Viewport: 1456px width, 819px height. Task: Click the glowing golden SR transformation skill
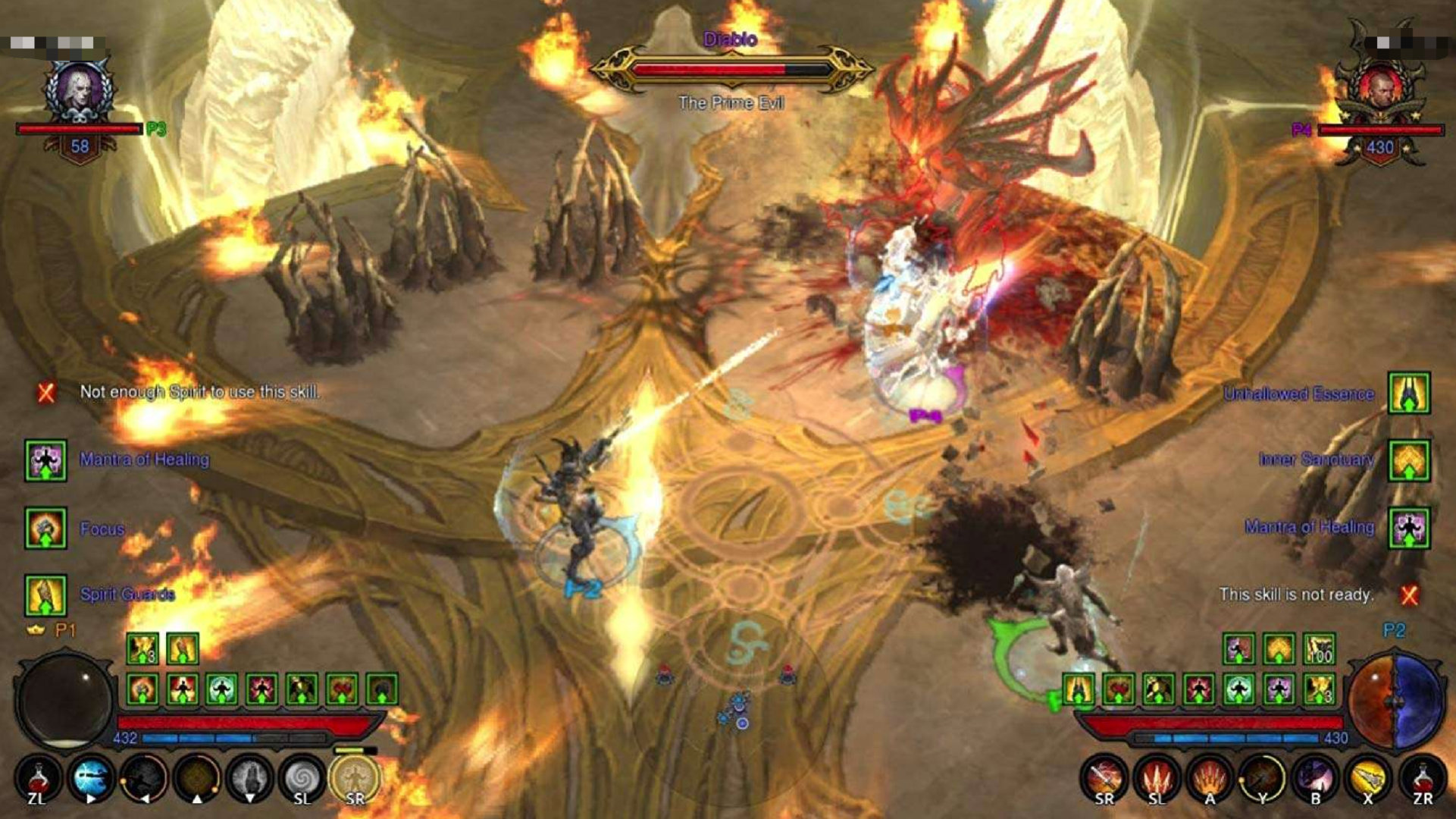tap(355, 775)
